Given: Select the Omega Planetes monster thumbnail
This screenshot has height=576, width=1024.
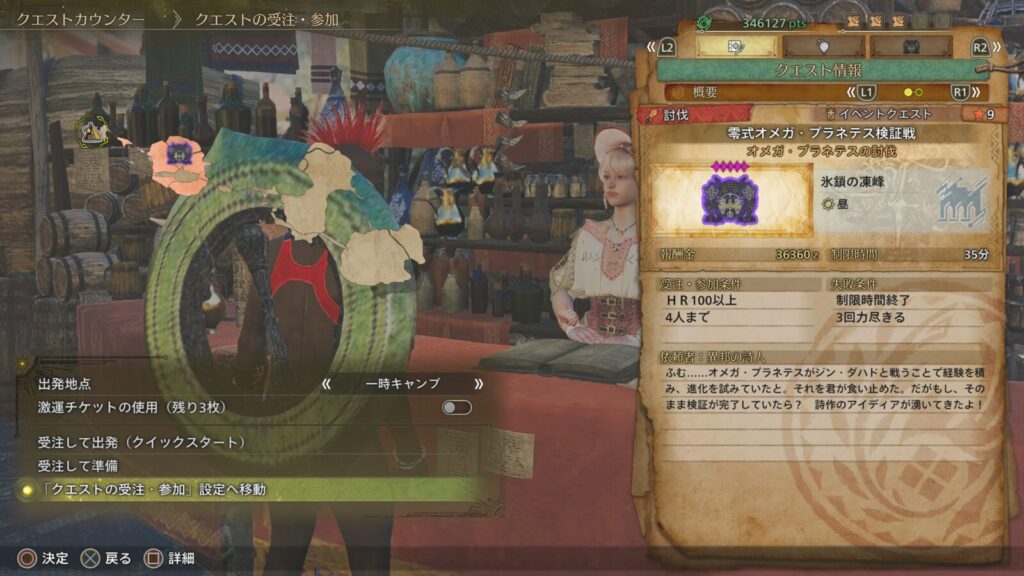Looking at the screenshot, I should pyautogui.click(x=729, y=201).
